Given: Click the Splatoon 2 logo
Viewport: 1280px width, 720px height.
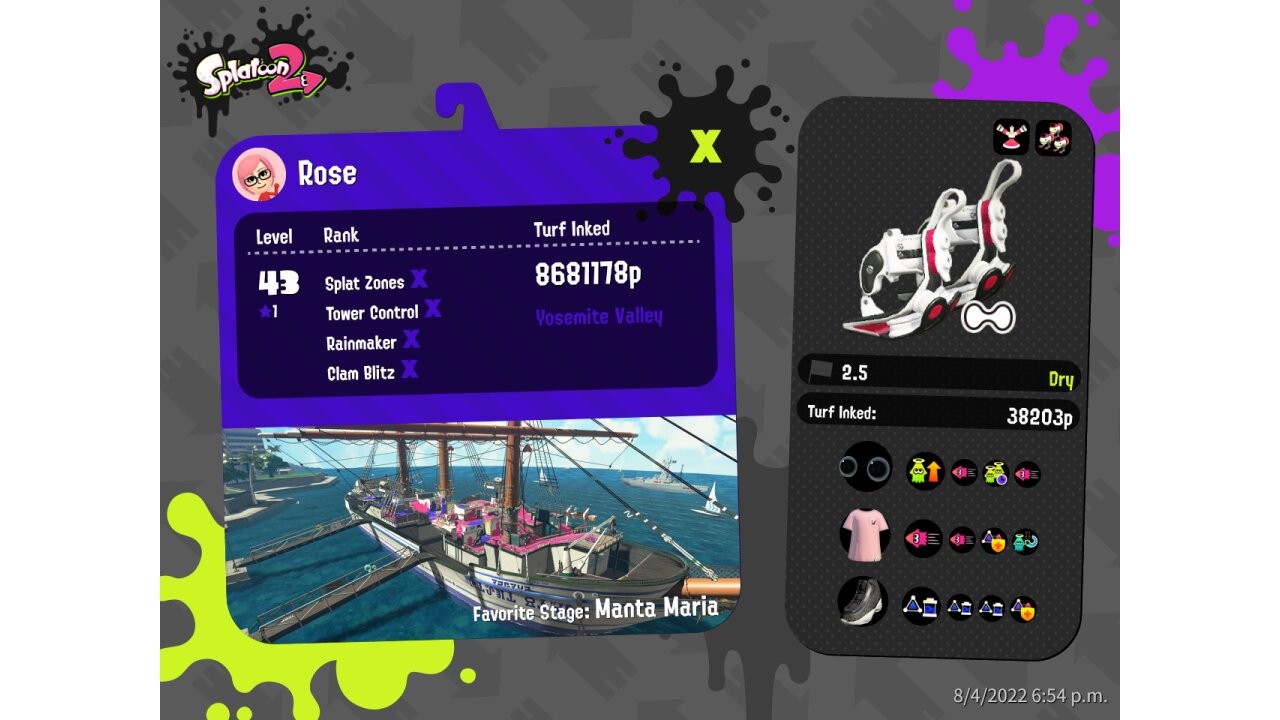Looking at the screenshot, I should click(x=259, y=72).
